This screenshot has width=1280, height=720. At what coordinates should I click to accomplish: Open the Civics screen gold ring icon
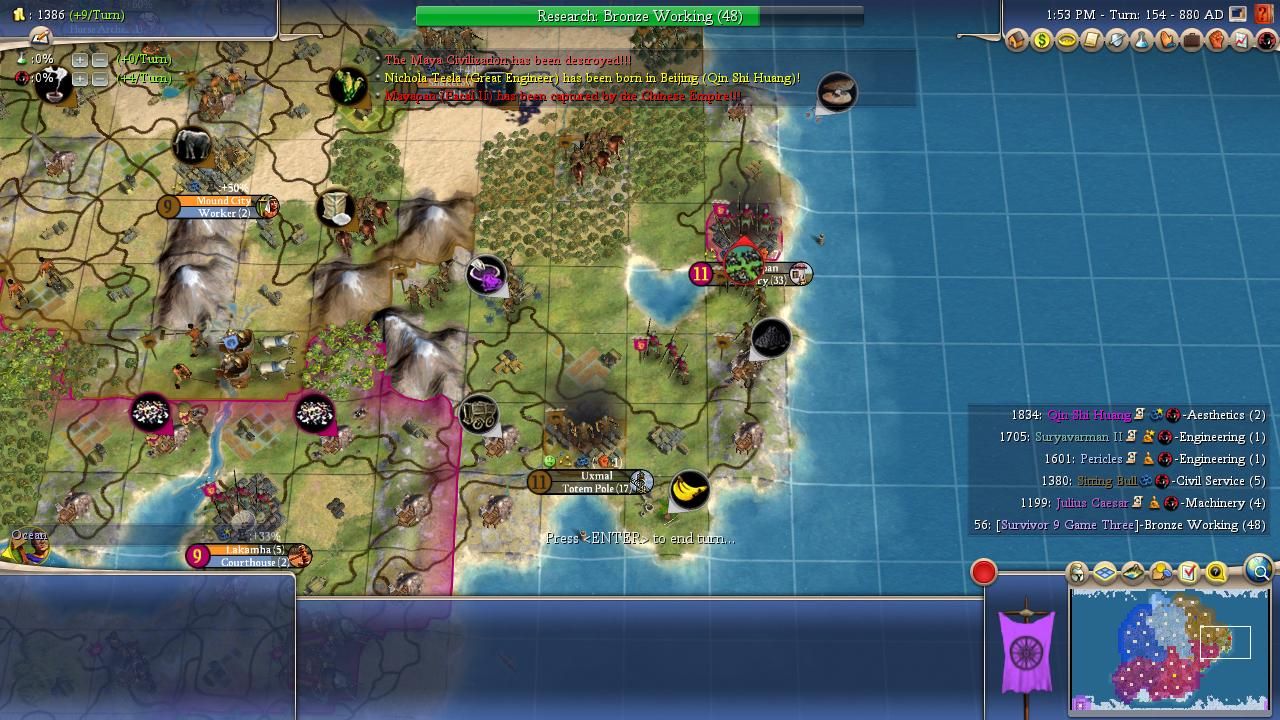(x=1066, y=41)
